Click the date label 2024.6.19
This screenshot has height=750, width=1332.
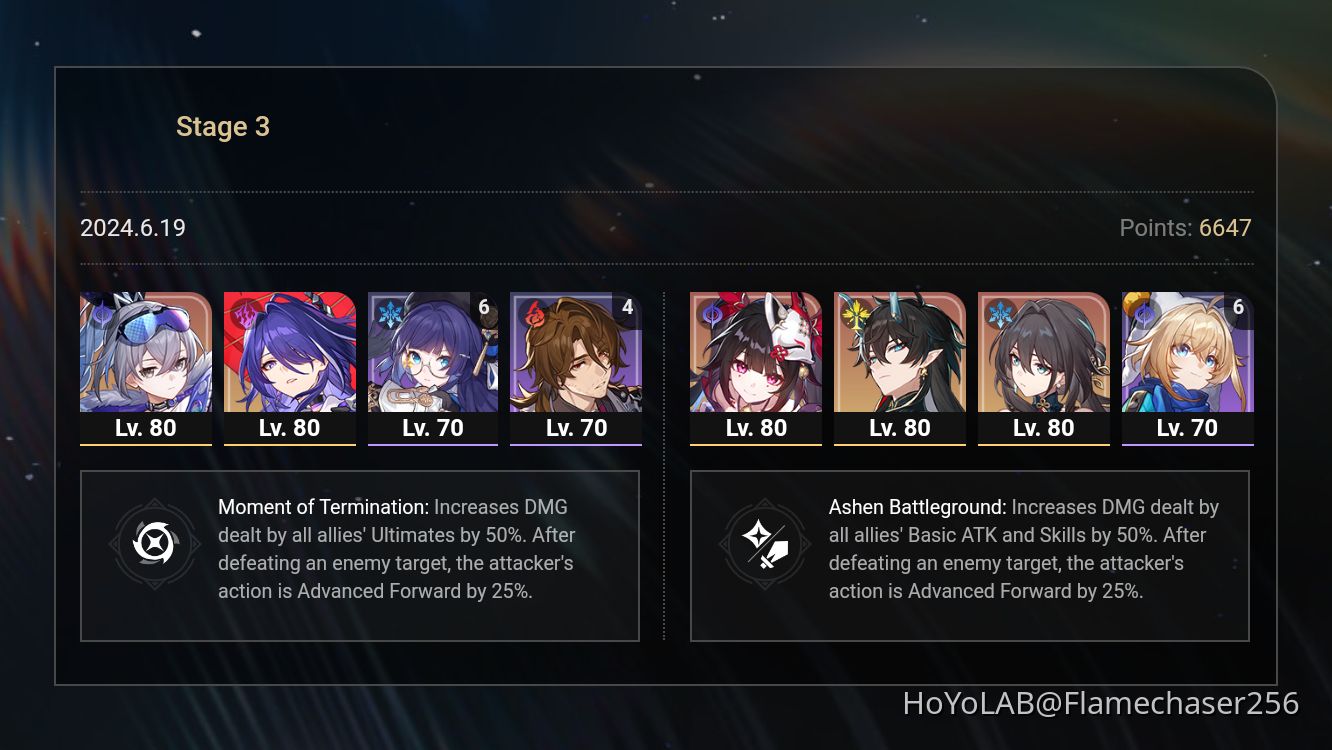(132, 228)
